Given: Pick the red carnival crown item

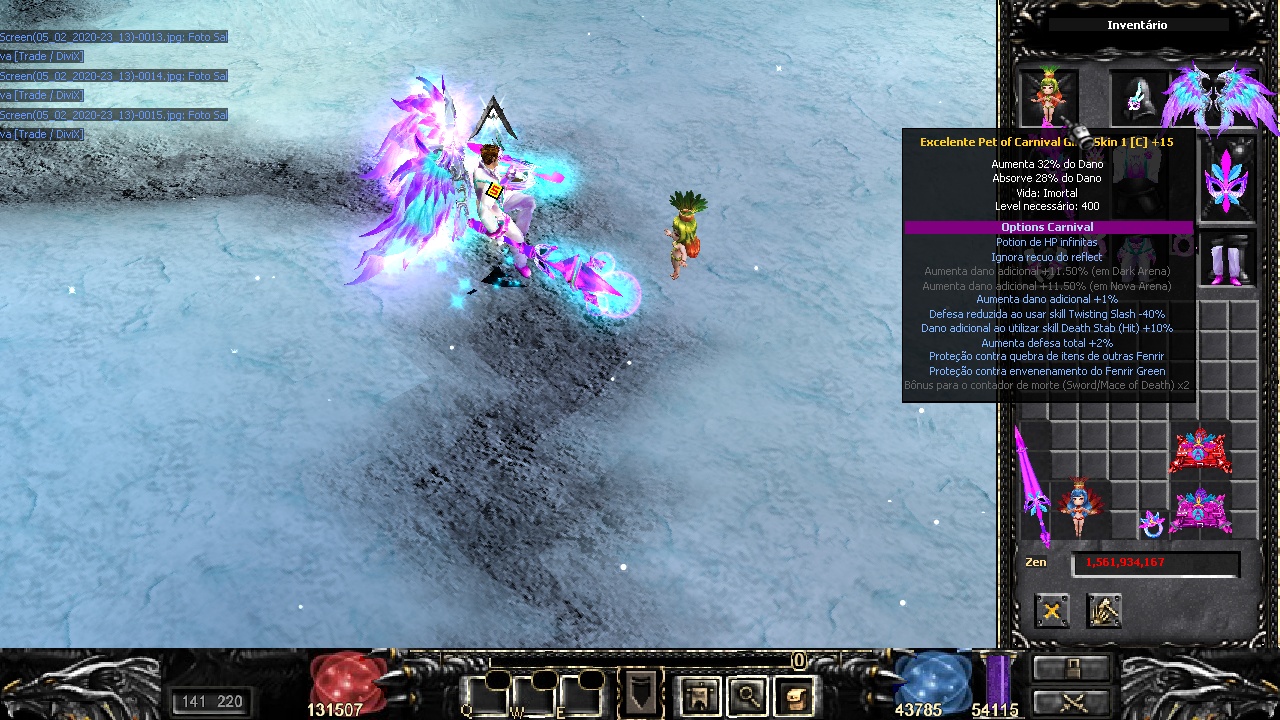Looking at the screenshot, I should [1200, 451].
